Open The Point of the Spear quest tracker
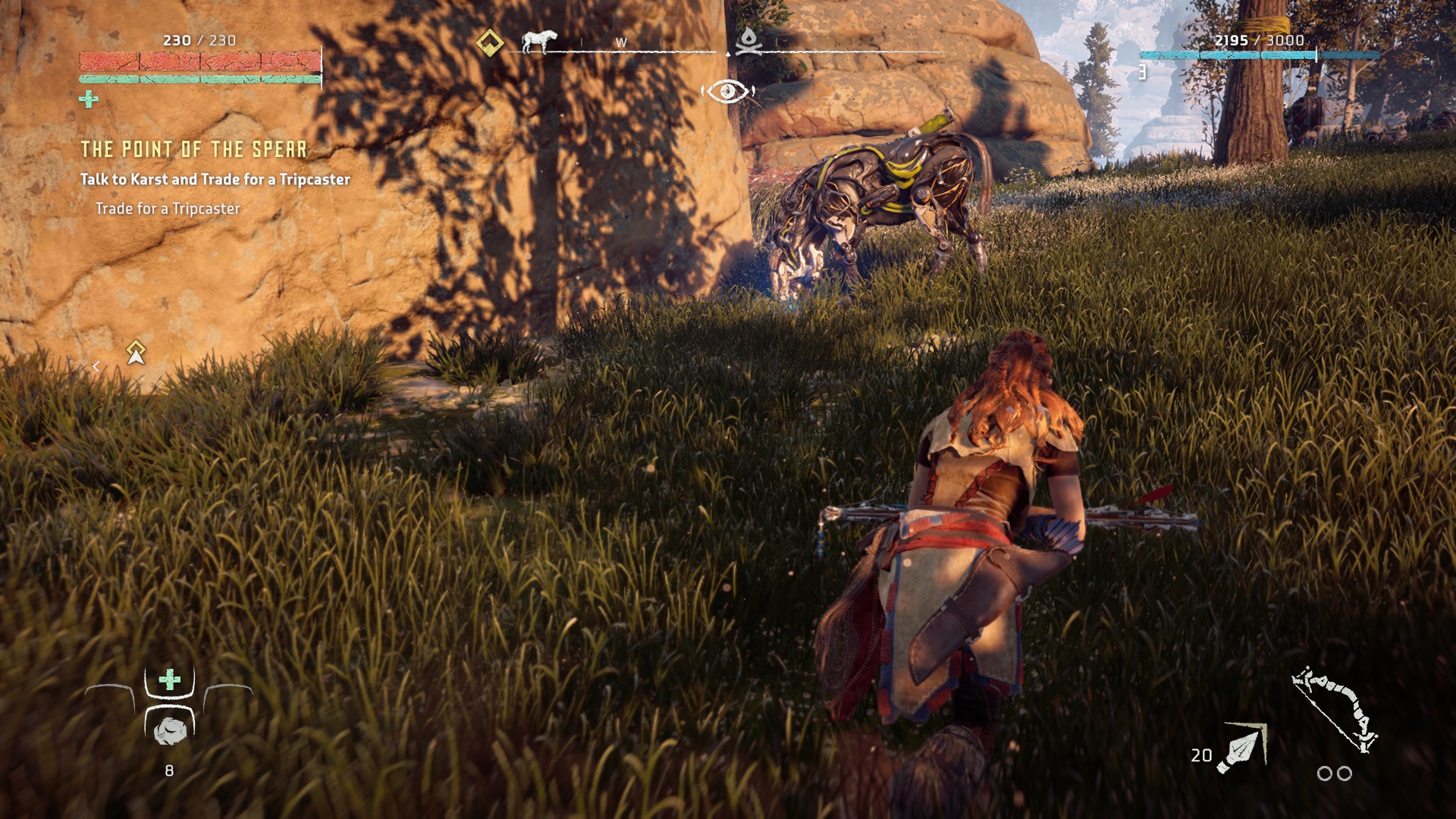 pos(194,149)
